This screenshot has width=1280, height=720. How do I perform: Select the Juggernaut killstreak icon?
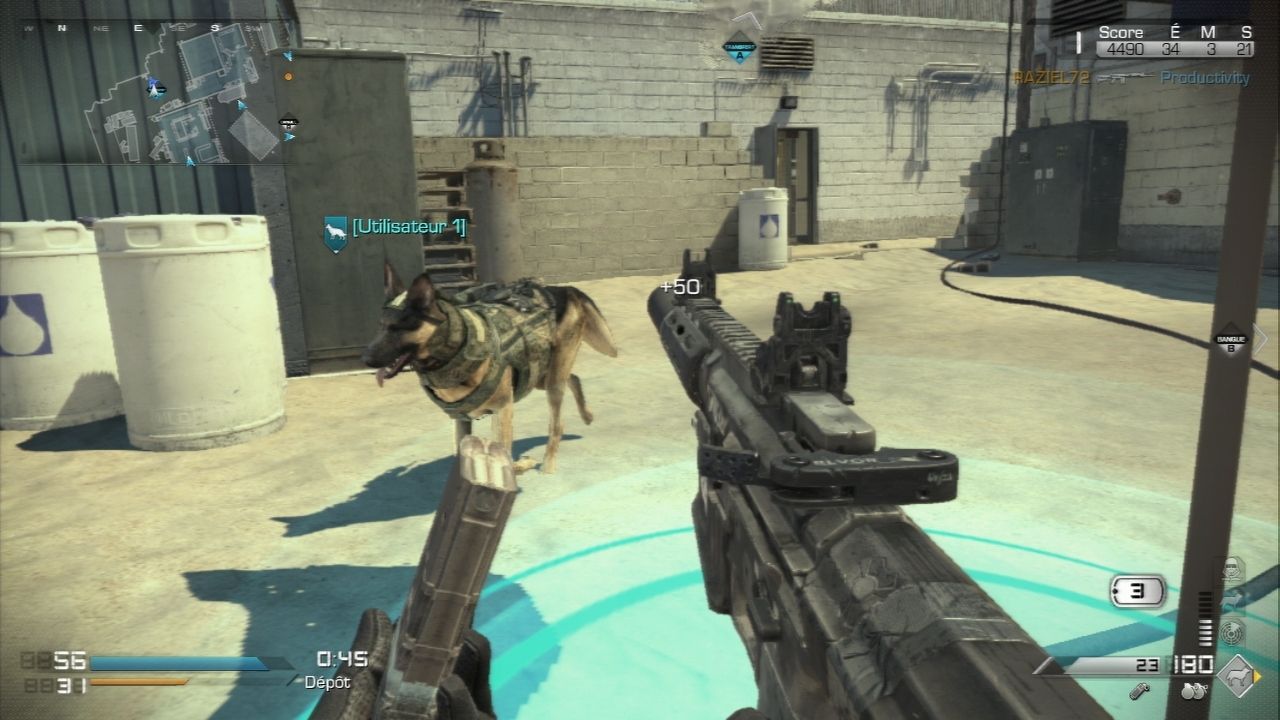pyautogui.click(x=1232, y=568)
